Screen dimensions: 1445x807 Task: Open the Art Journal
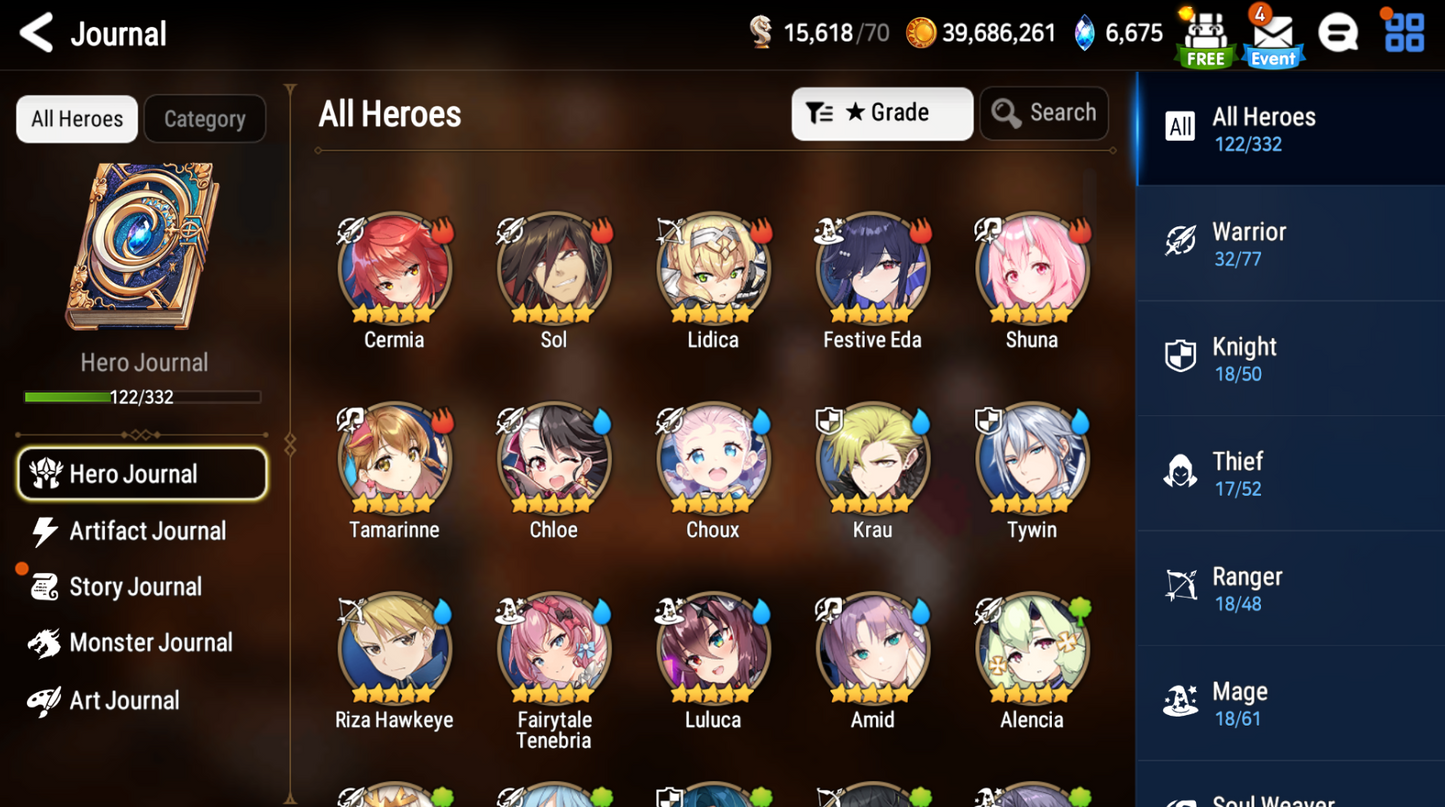click(122, 700)
